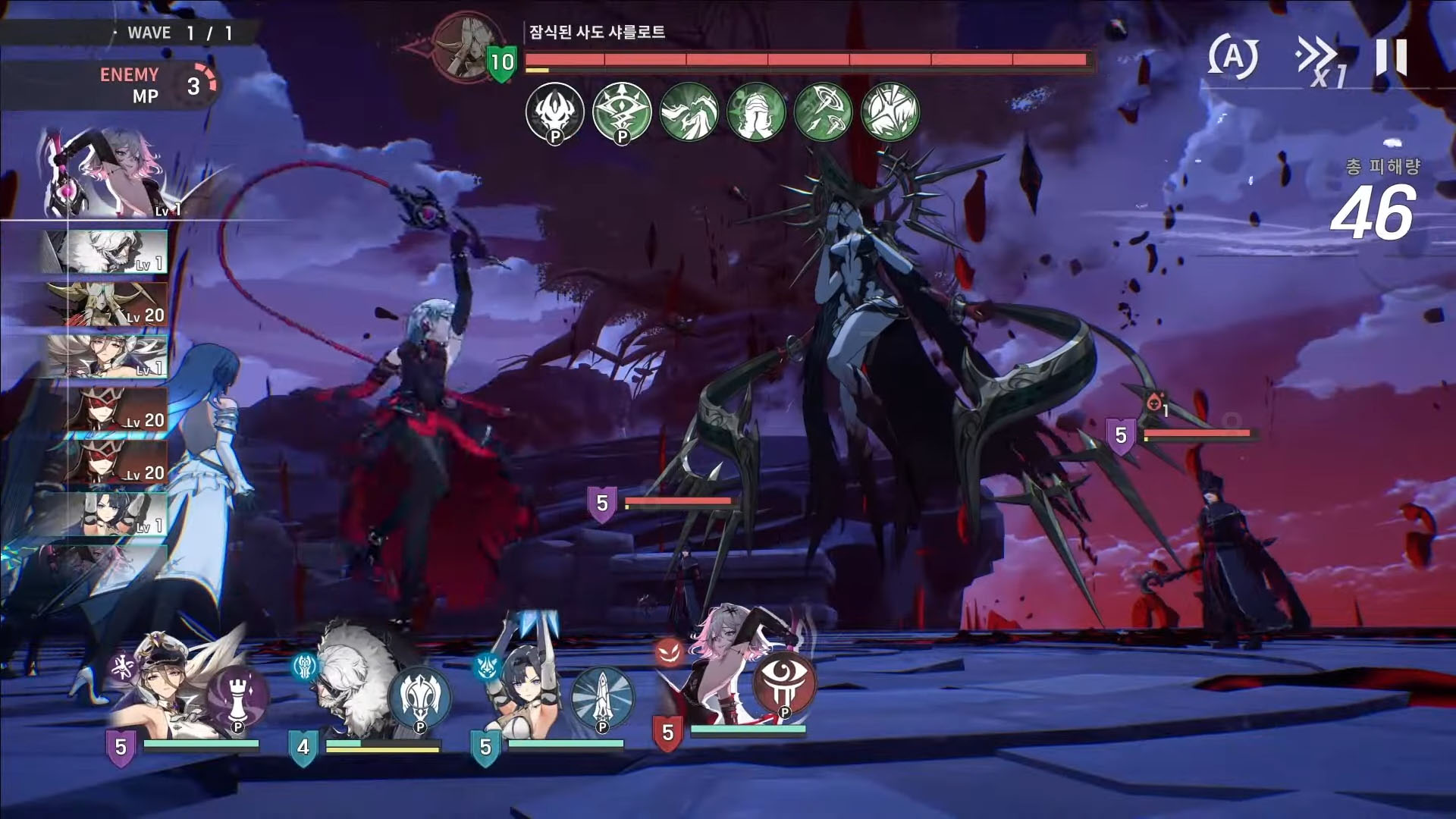This screenshot has height=819, width=1456.
Task: Select the chess rook passive skill
Action: tap(237, 698)
